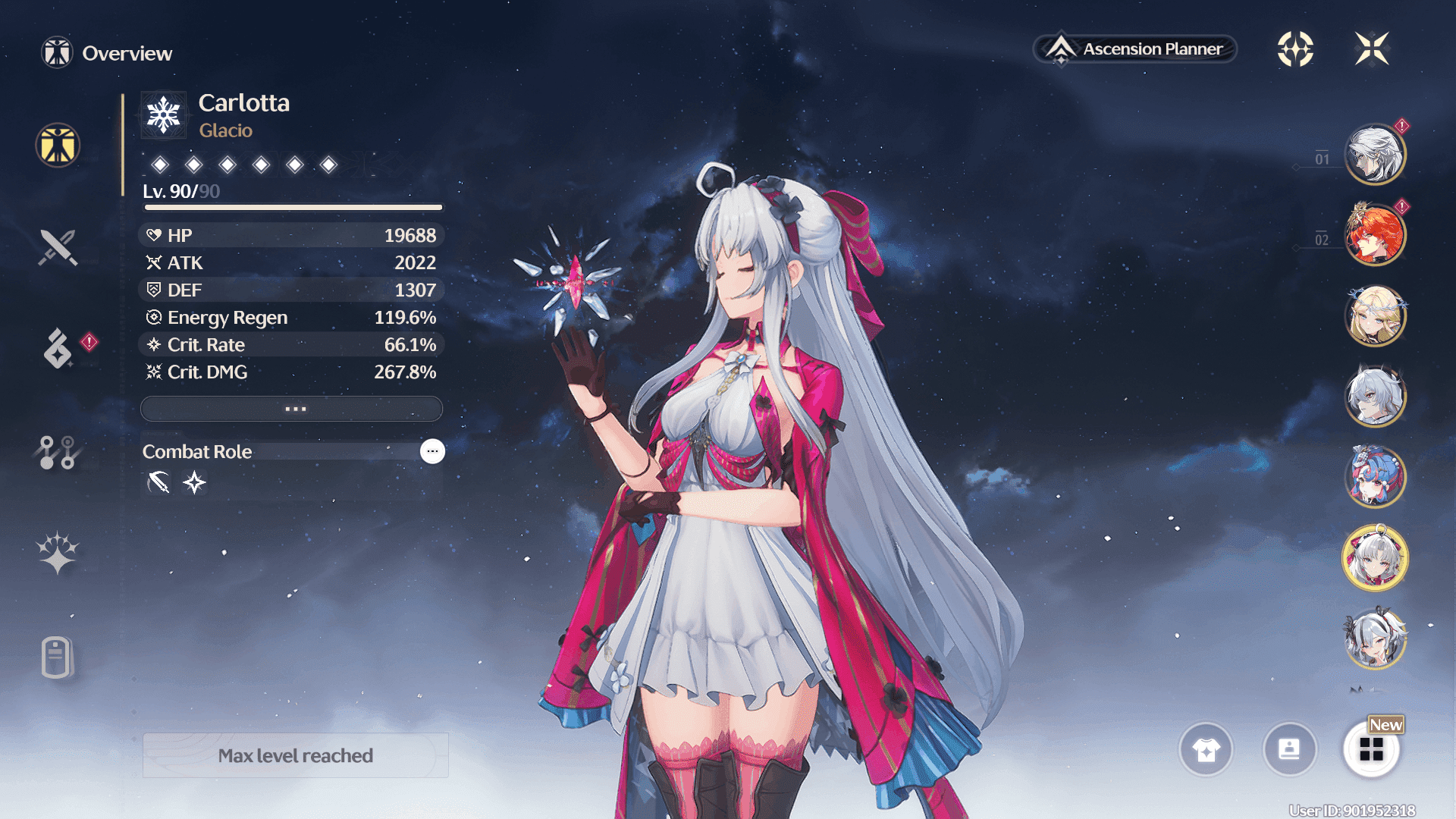Expand the detailed stats list
The width and height of the screenshot is (1456, 819).
click(292, 409)
